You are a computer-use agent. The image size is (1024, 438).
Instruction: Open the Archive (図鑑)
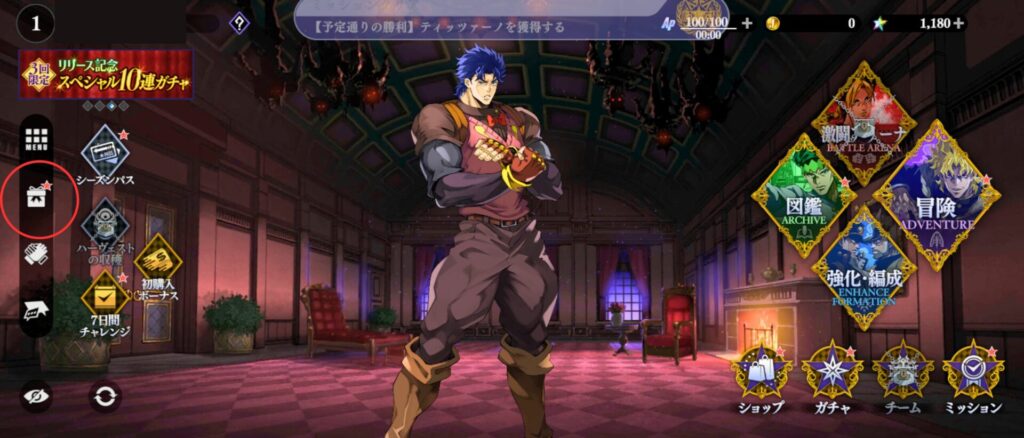pyautogui.click(x=803, y=196)
